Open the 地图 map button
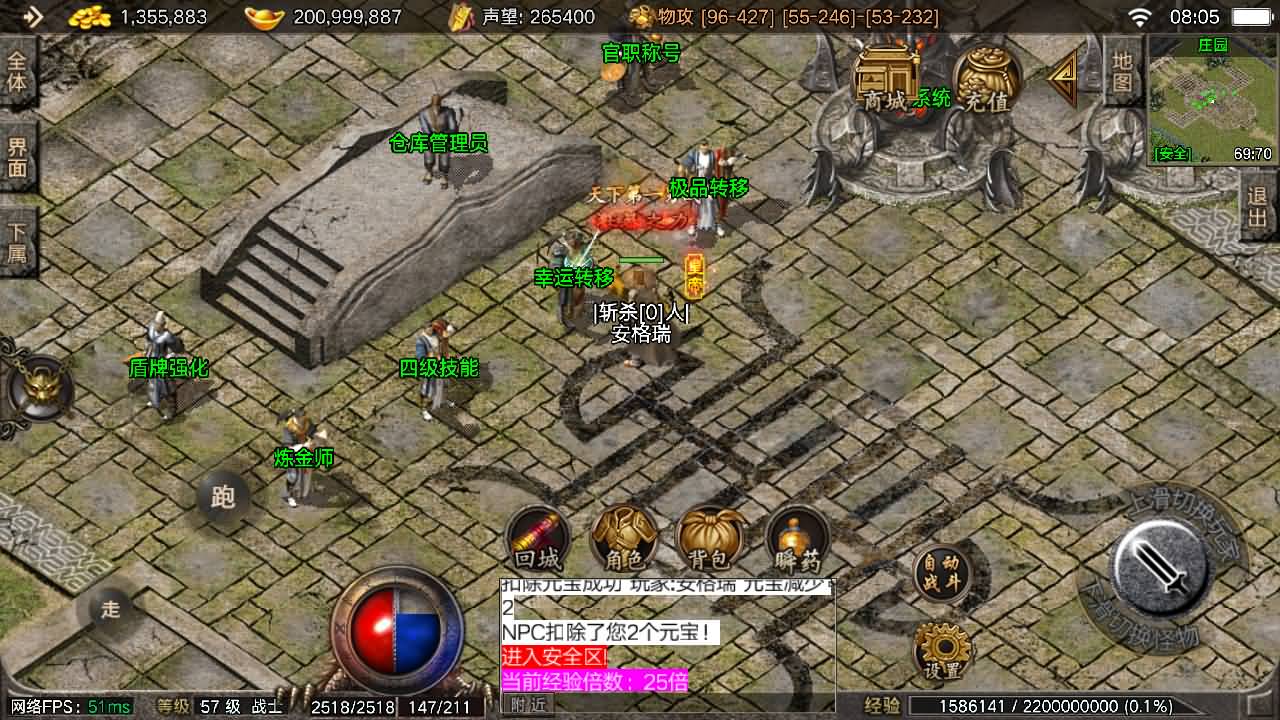This screenshot has height=720, width=1280. [1122, 73]
